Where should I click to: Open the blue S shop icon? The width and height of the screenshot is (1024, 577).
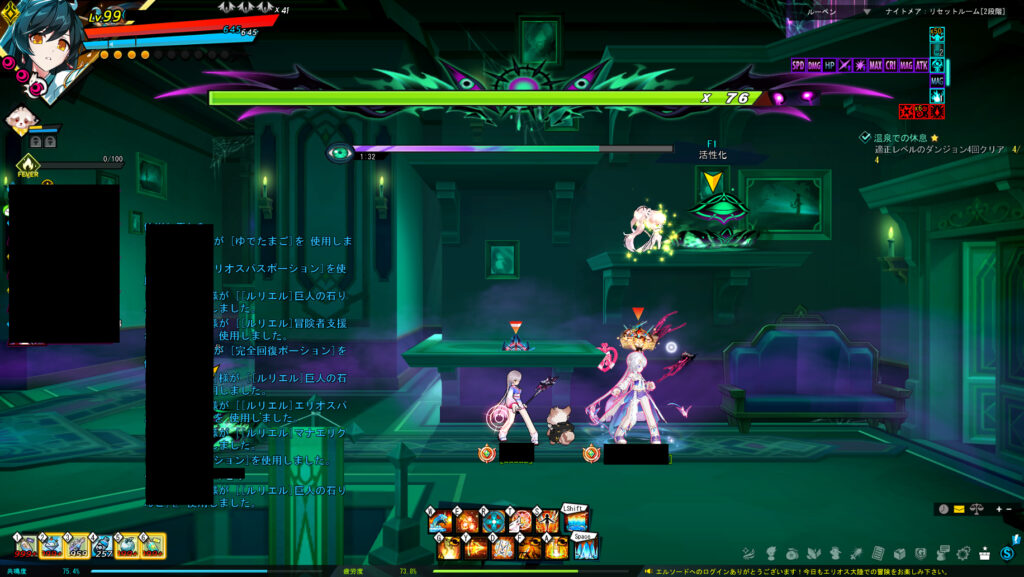(x=1007, y=553)
